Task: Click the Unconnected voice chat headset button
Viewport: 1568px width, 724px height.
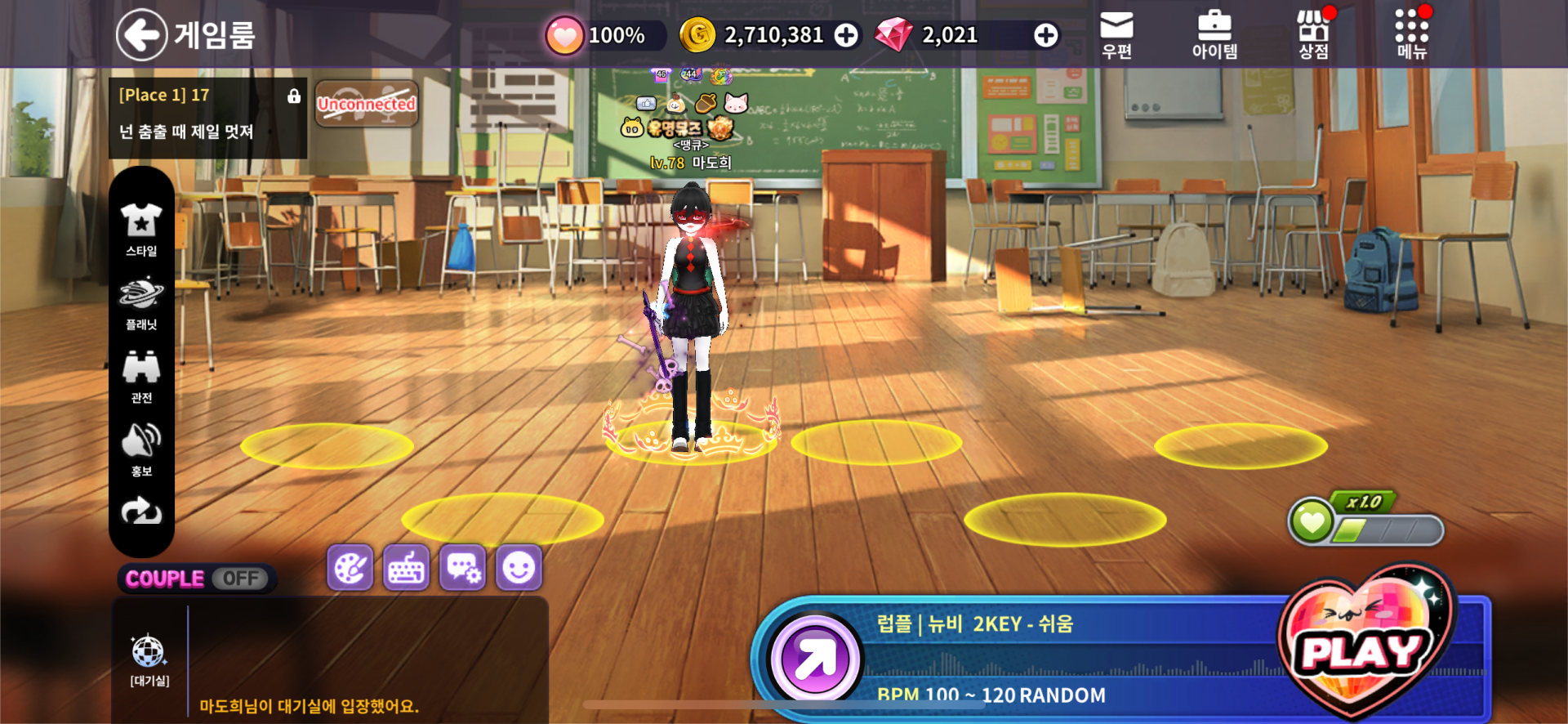Action: (x=367, y=104)
